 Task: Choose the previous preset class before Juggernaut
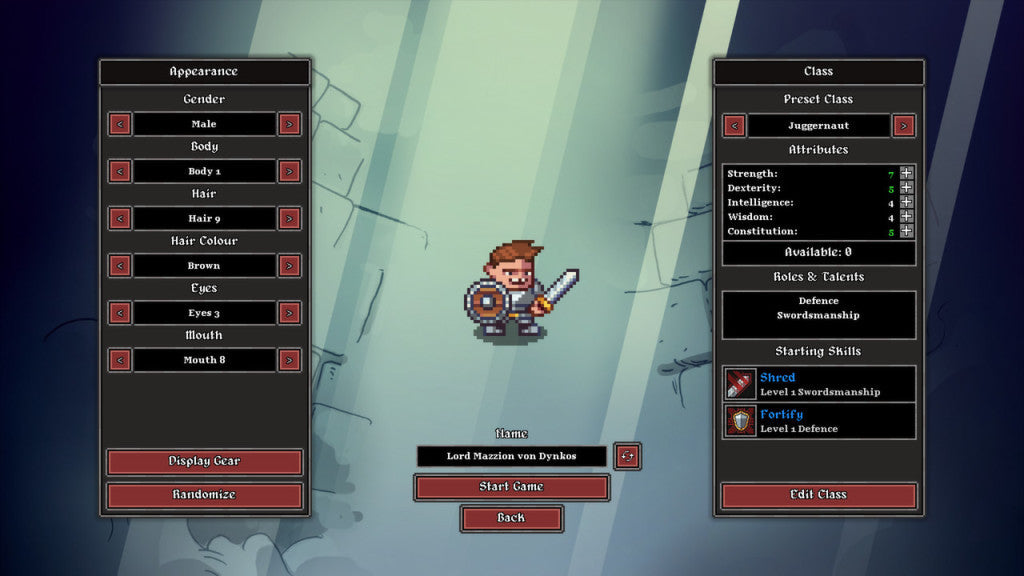(735, 126)
